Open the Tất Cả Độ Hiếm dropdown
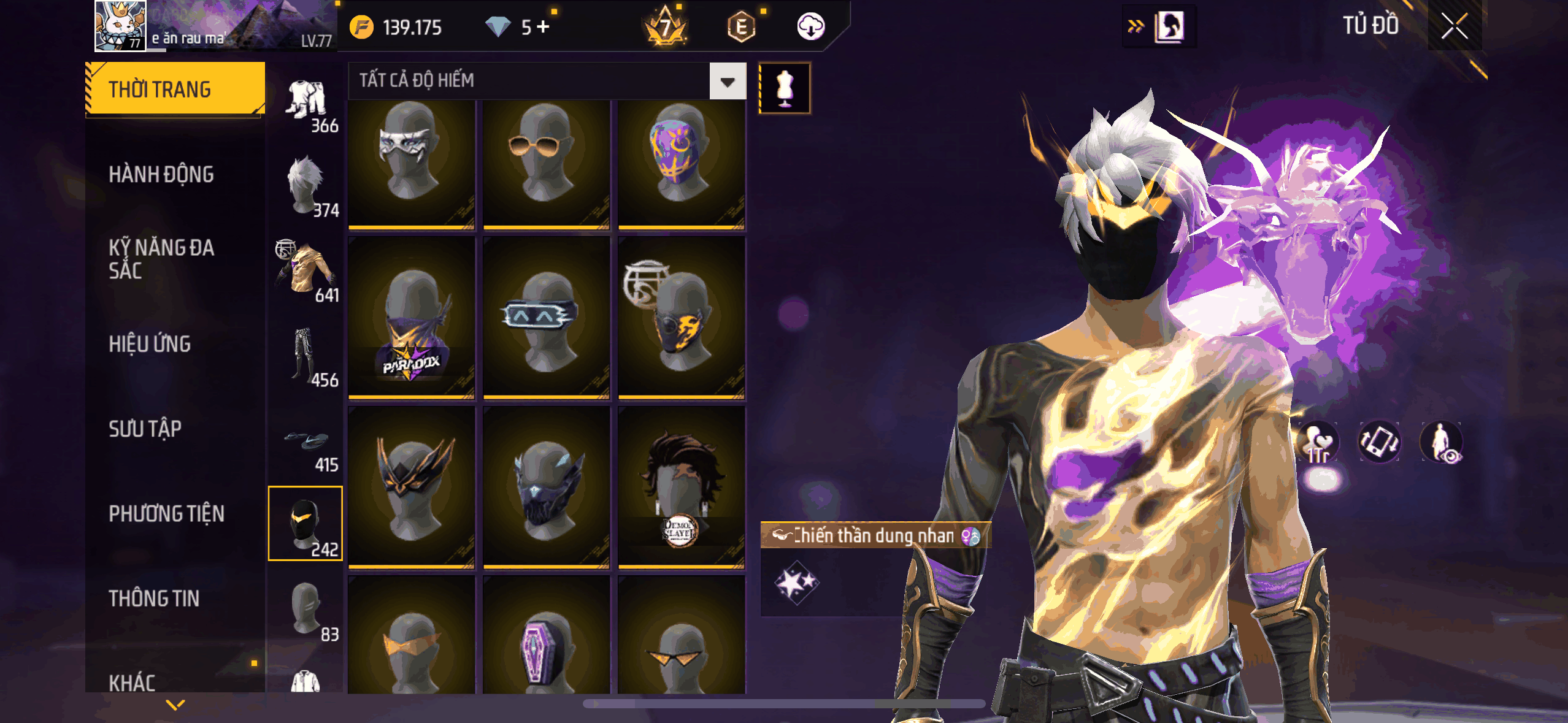 coord(728,81)
